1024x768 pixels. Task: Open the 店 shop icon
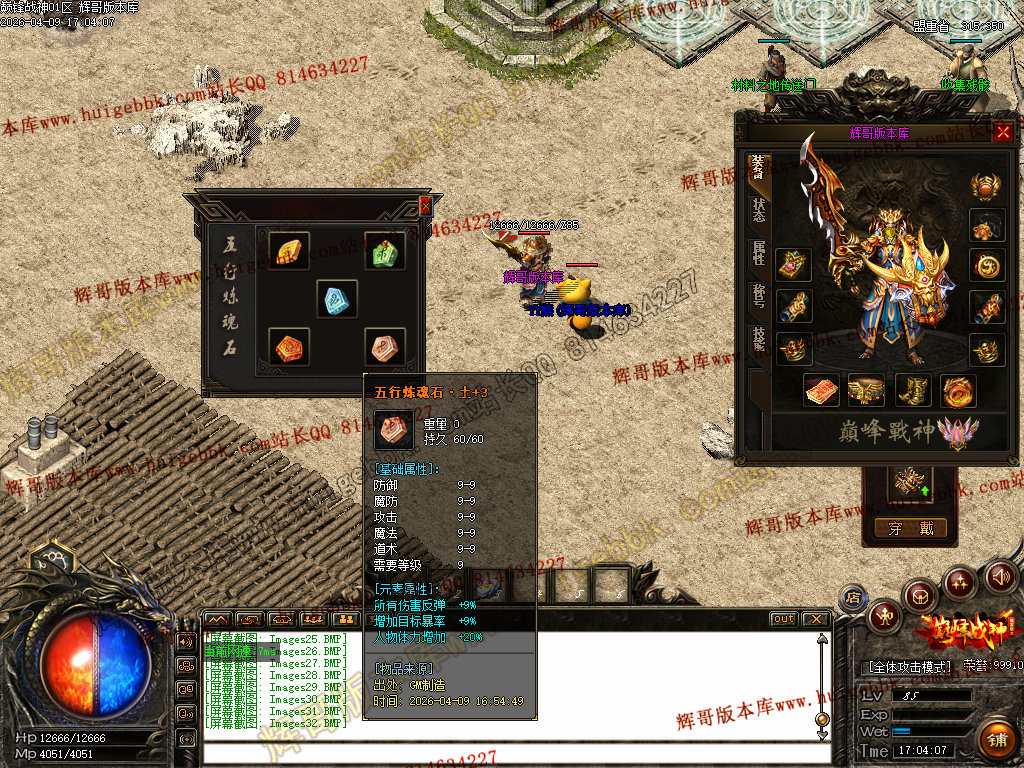853,598
